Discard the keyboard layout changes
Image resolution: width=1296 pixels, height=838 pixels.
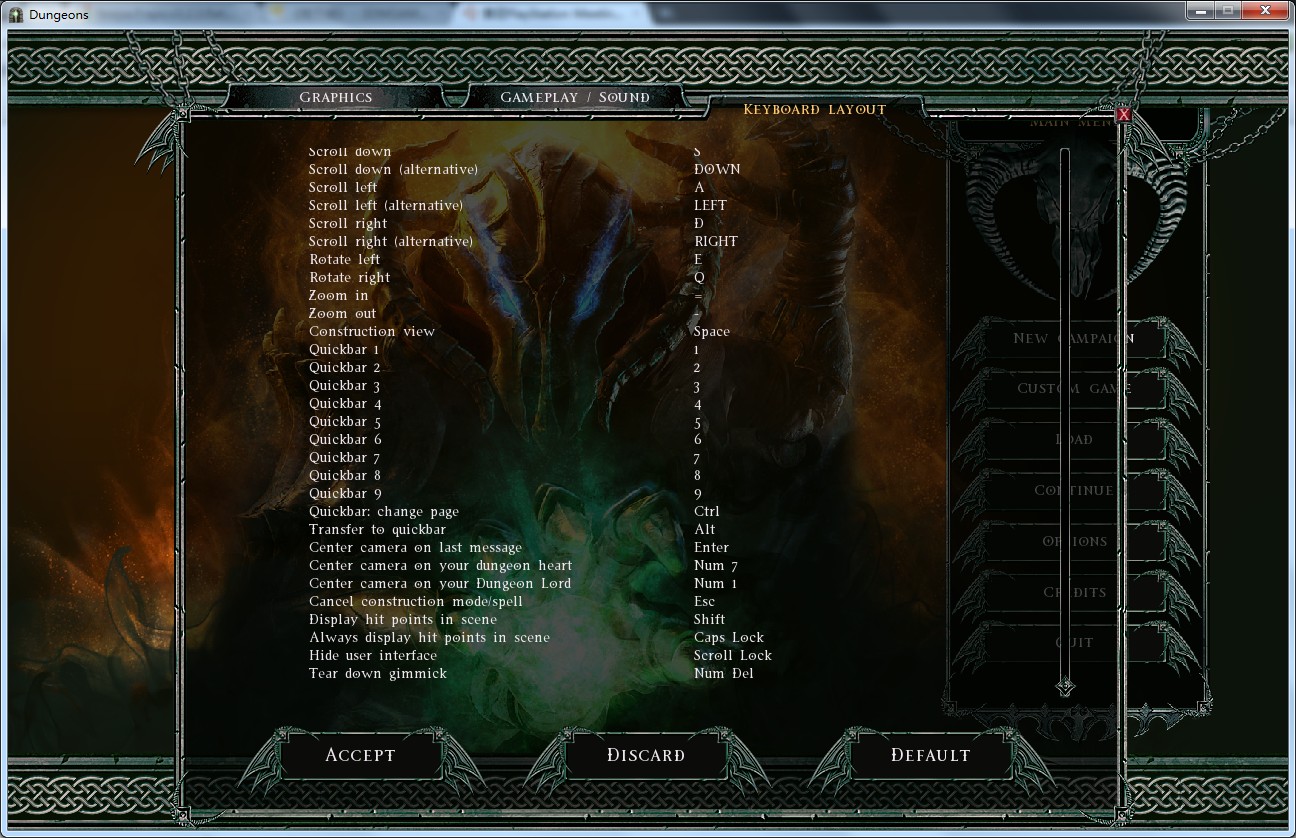[x=646, y=755]
